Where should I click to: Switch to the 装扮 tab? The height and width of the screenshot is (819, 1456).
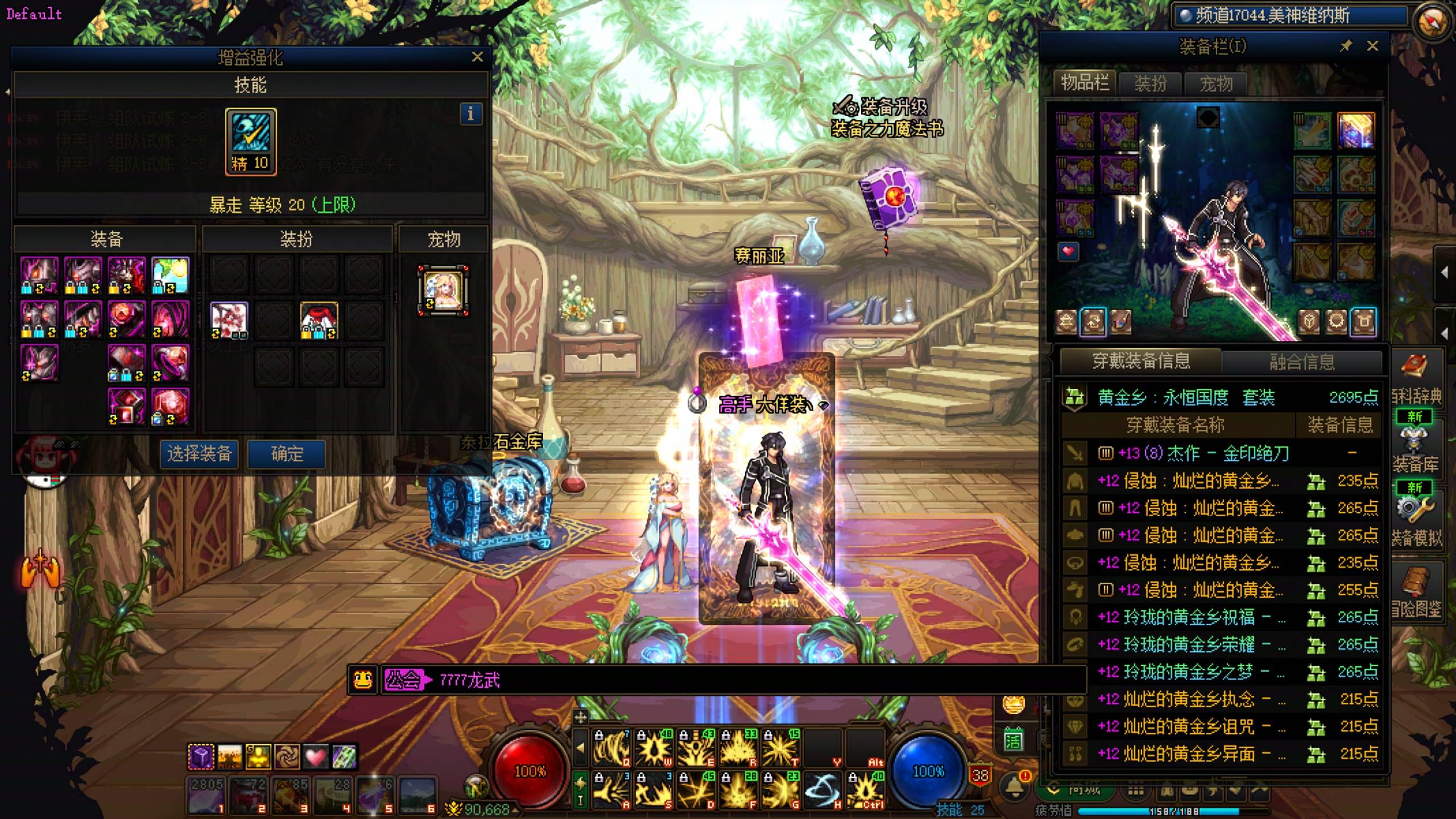point(1150,84)
